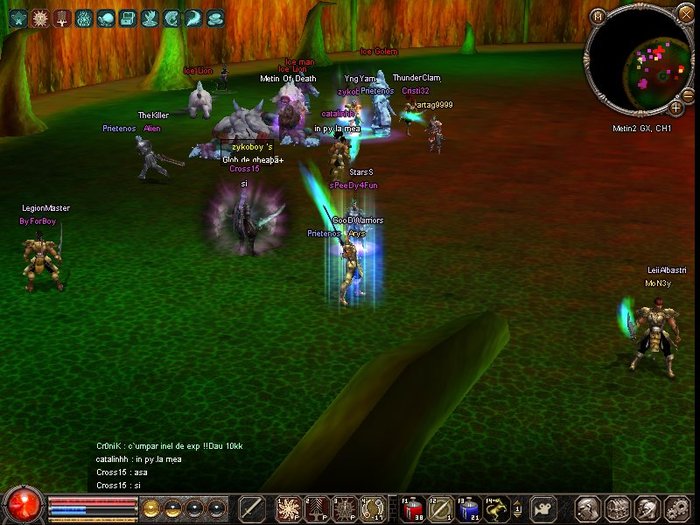
Task: Click the sun-shaped buff icon
Action: 40,18
